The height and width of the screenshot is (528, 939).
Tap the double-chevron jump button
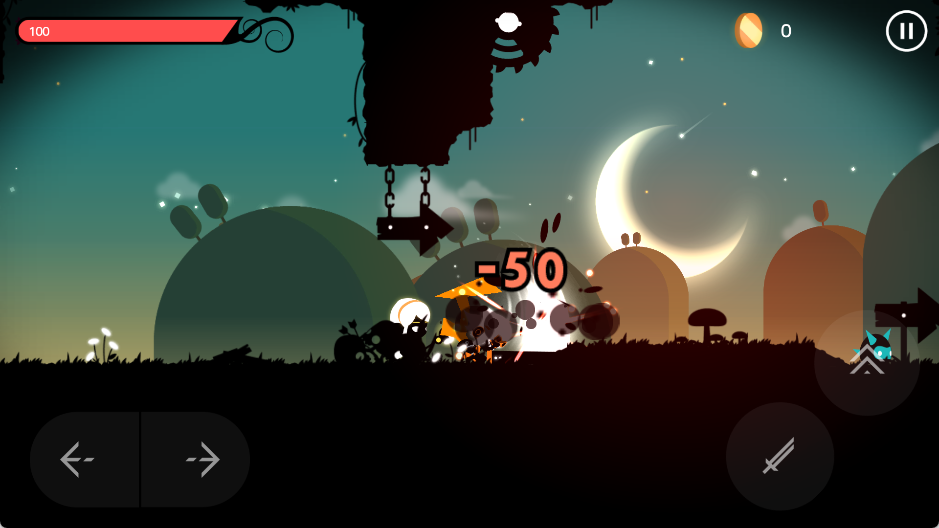click(x=866, y=363)
